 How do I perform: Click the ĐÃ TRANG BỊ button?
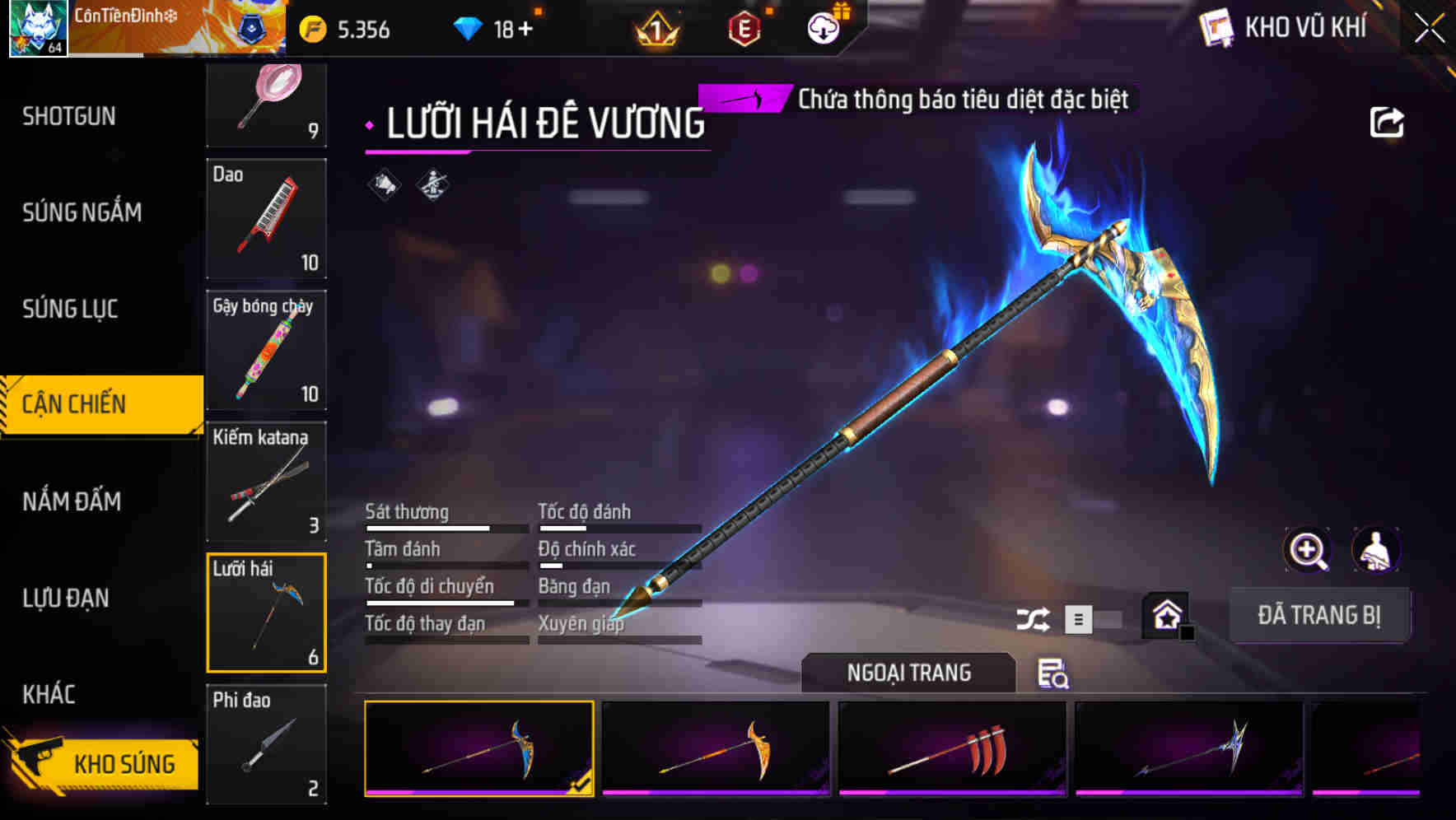[x=1319, y=614]
